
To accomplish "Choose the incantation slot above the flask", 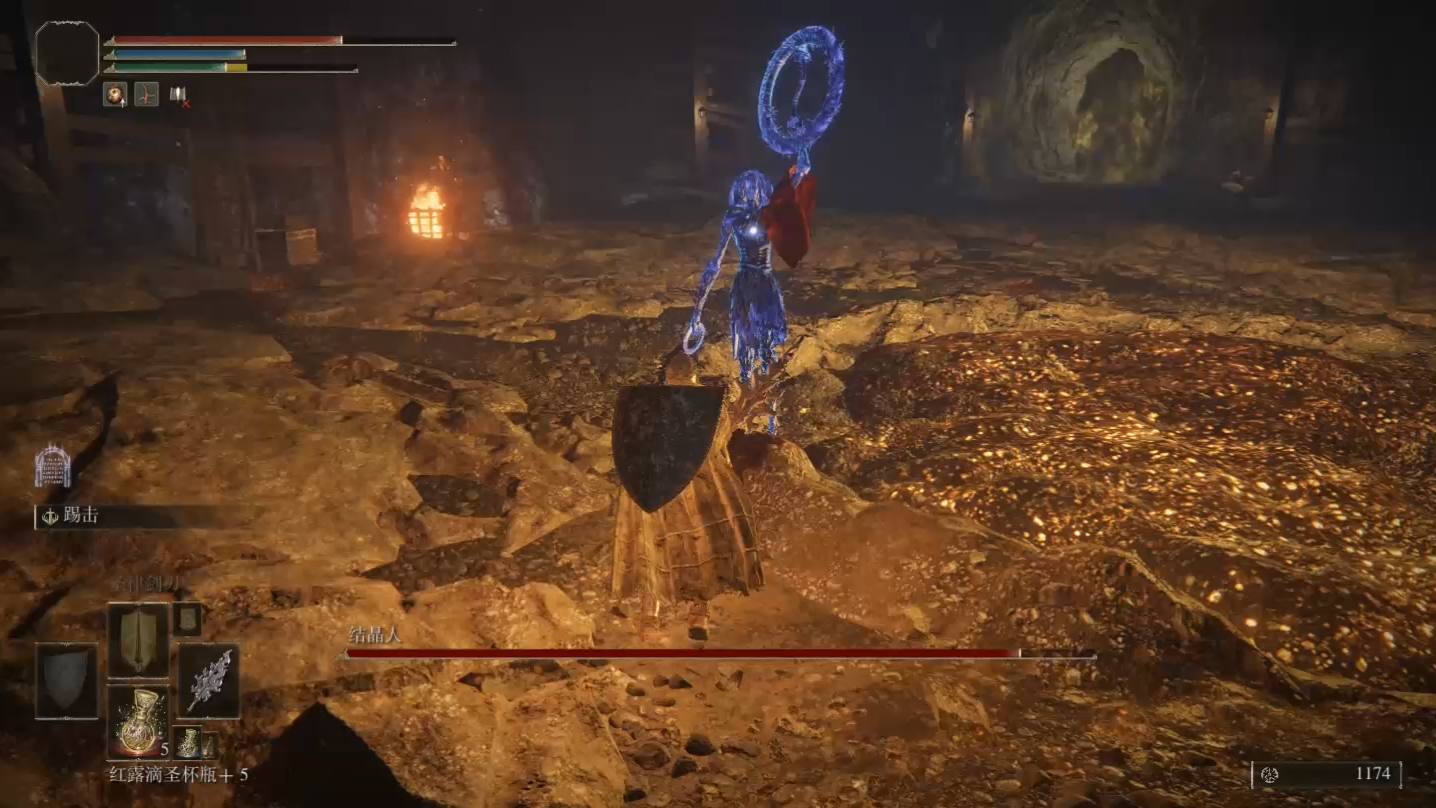I will pyautogui.click(x=137, y=640).
